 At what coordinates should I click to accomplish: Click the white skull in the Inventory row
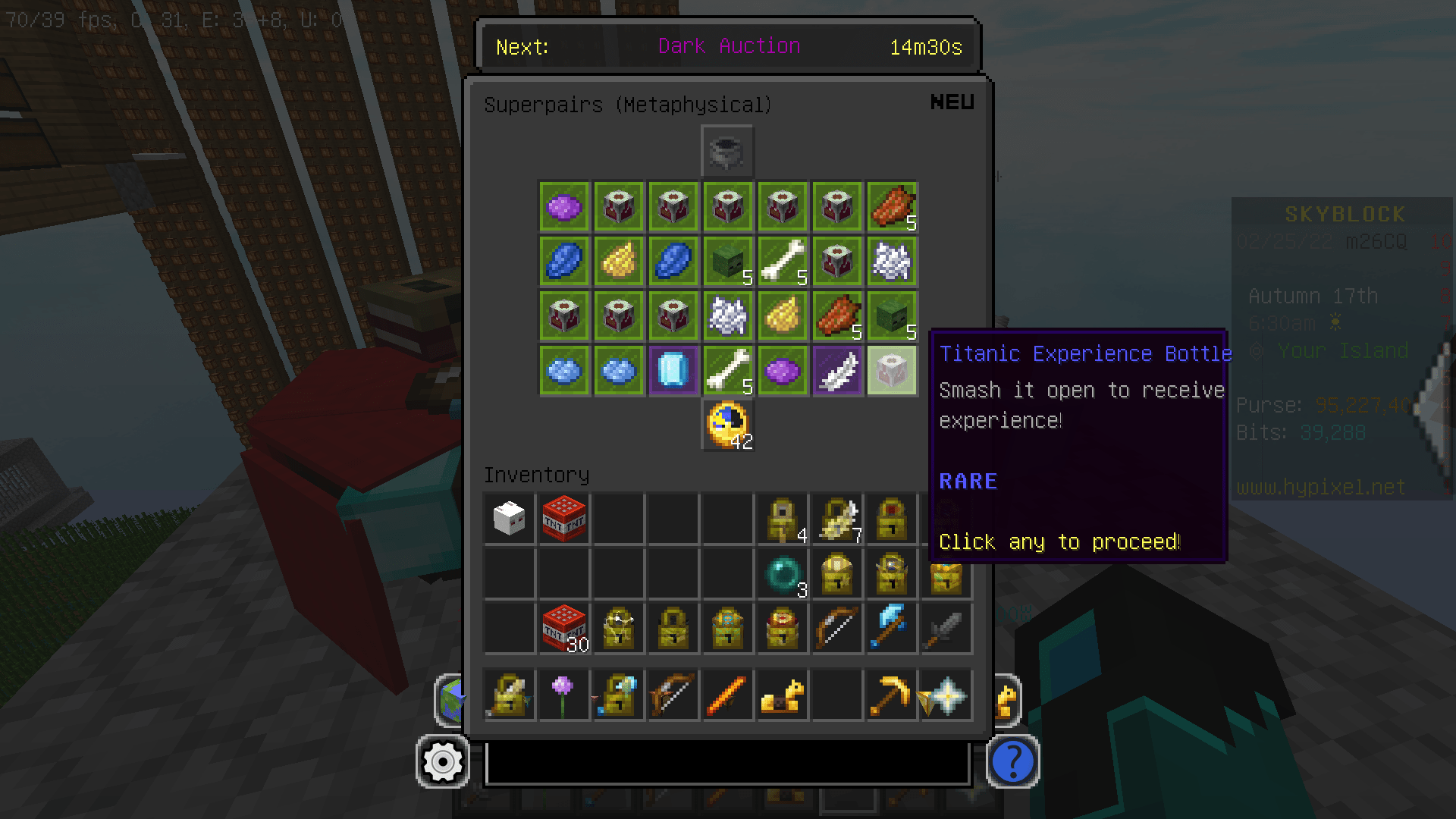509,519
